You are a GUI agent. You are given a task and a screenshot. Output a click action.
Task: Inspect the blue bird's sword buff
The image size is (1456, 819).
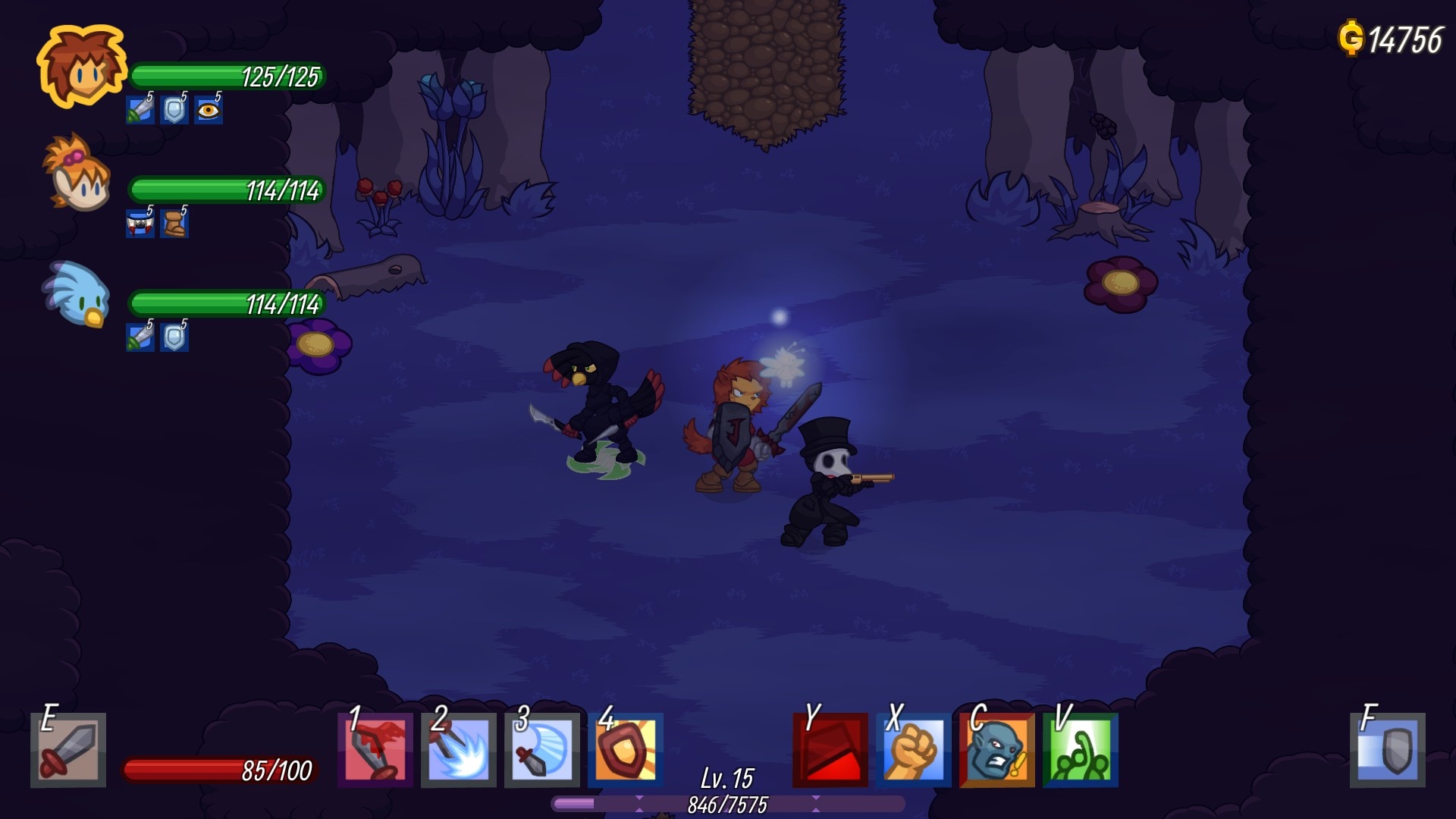(x=140, y=337)
